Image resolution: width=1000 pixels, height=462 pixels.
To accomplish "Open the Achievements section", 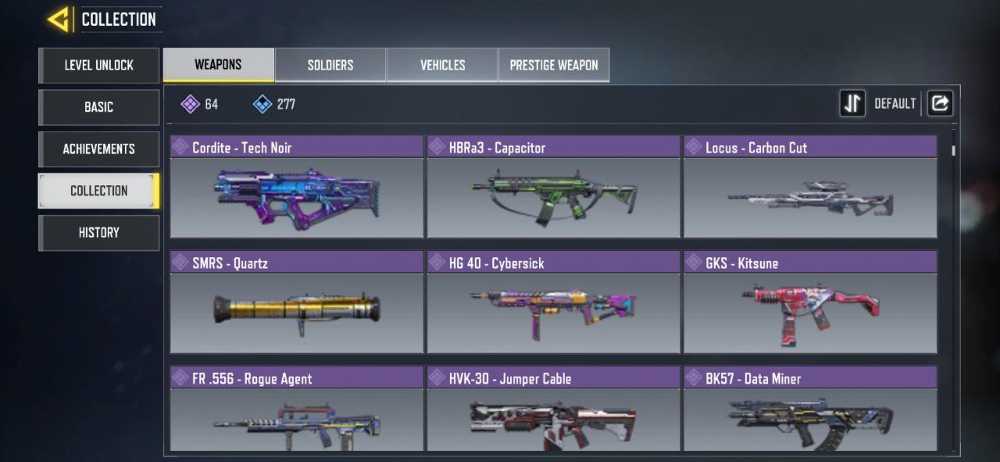I will coord(99,149).
